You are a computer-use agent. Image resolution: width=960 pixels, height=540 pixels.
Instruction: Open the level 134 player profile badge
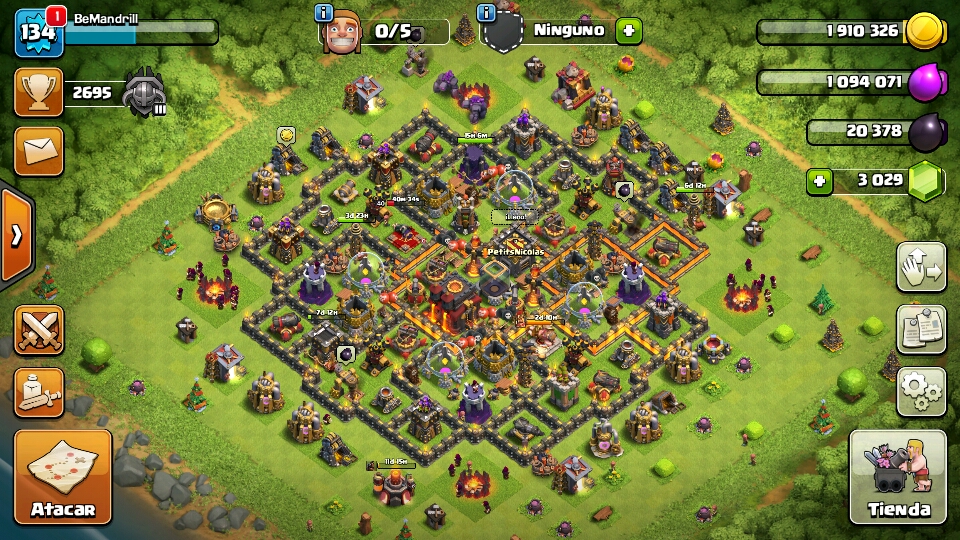point(38,34)
